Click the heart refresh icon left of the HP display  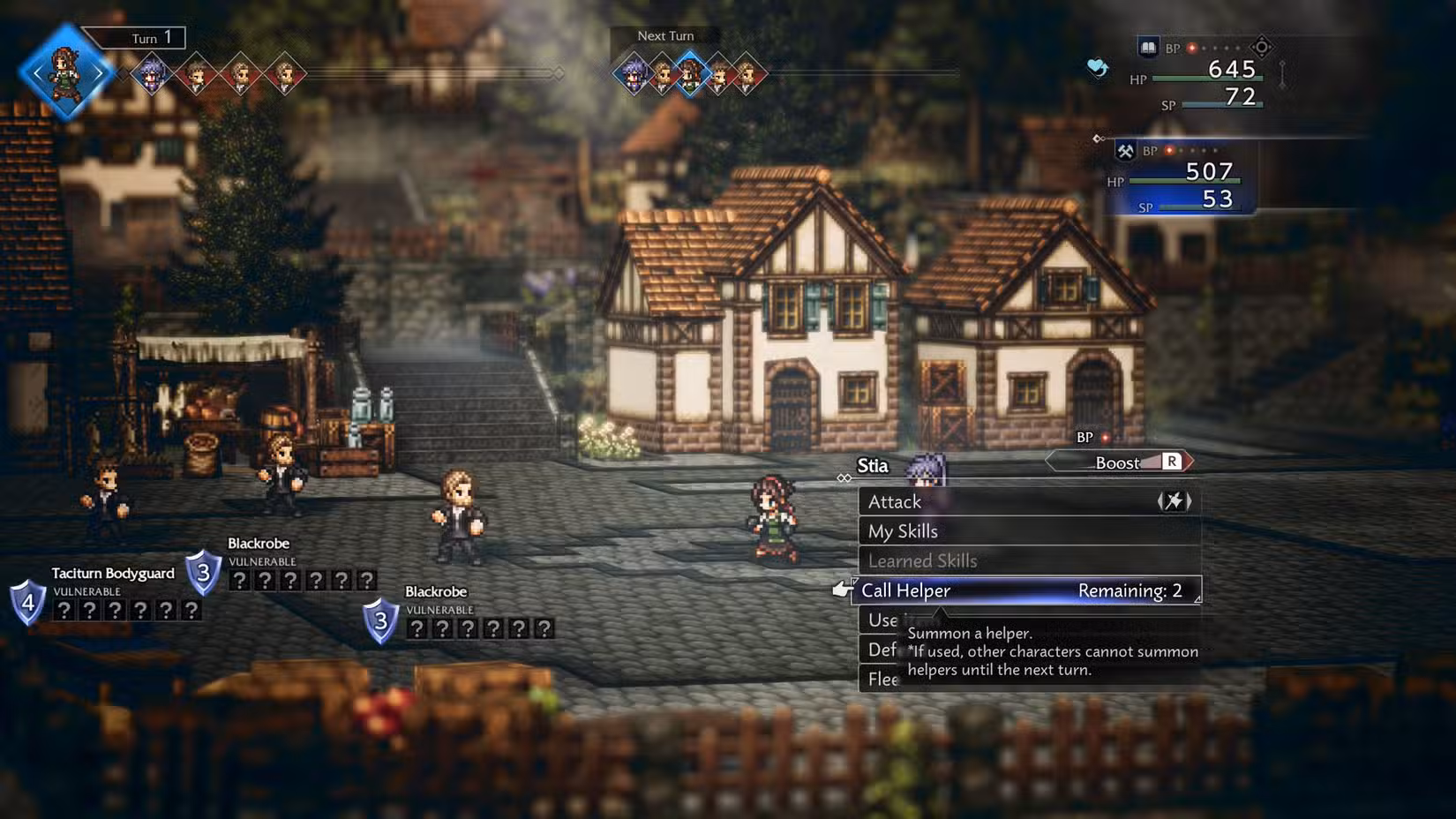click(x=1097, y=68)
